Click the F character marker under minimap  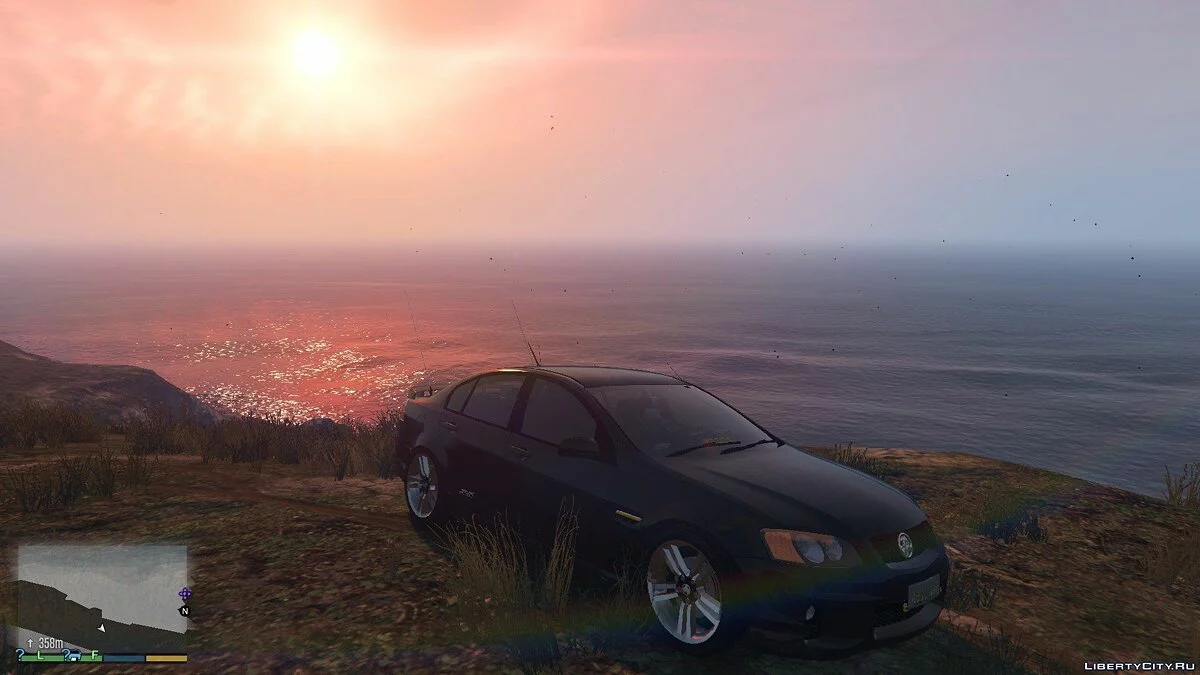96,655
